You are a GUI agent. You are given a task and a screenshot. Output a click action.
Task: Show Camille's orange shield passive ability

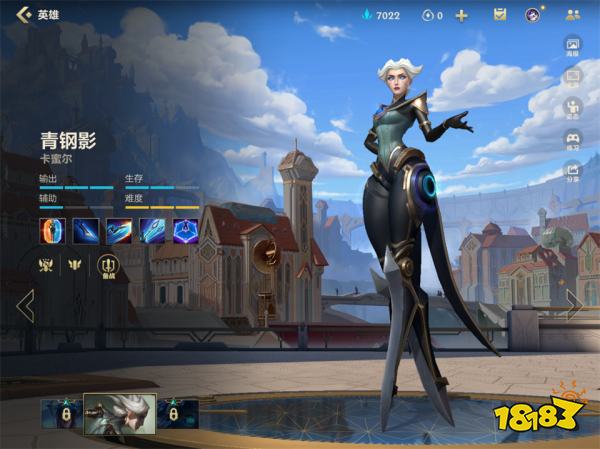[53, 231]
